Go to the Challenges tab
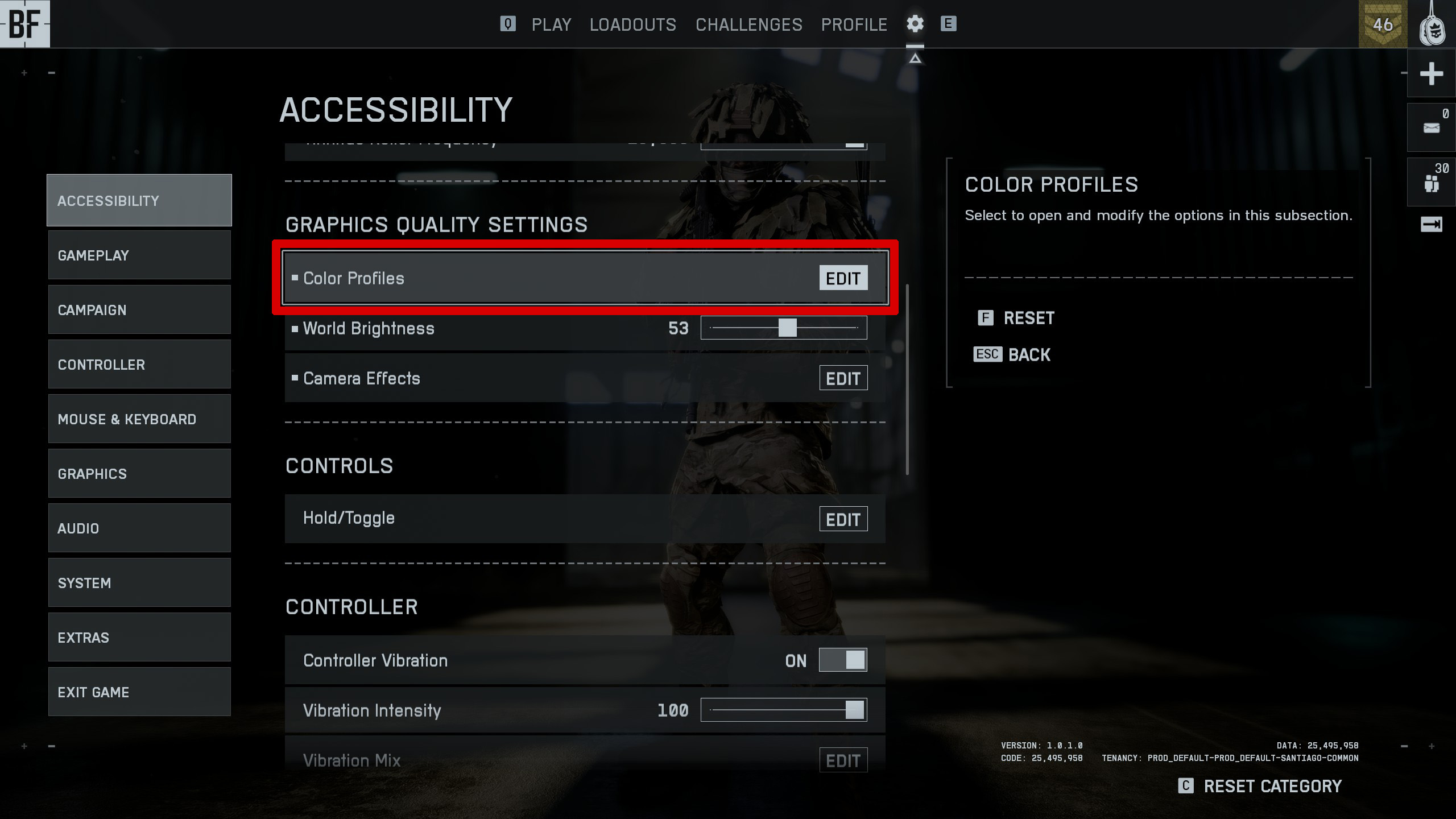1456x819 pixels. click(748, 24)
